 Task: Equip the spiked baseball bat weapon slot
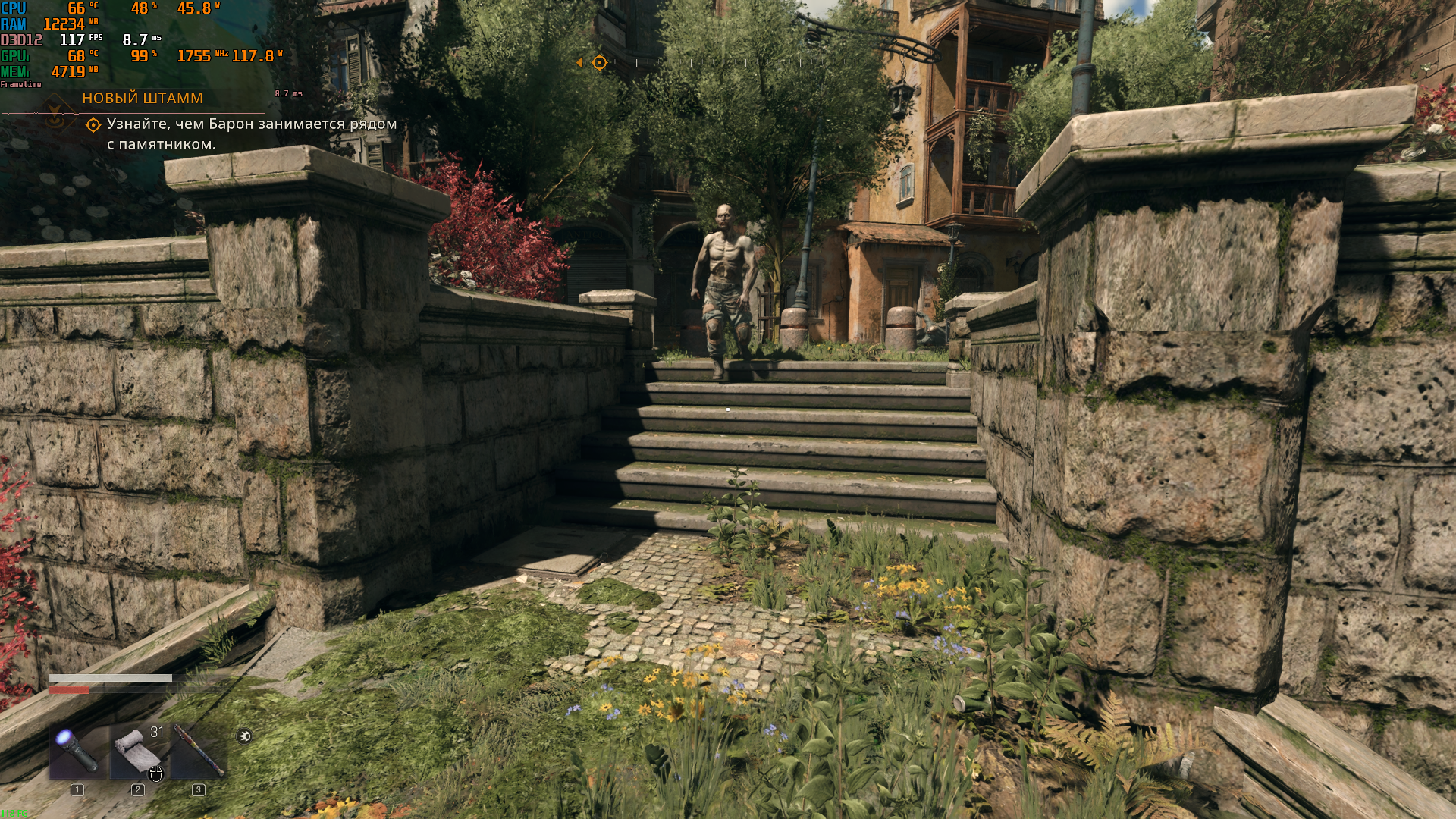(198, 751)
